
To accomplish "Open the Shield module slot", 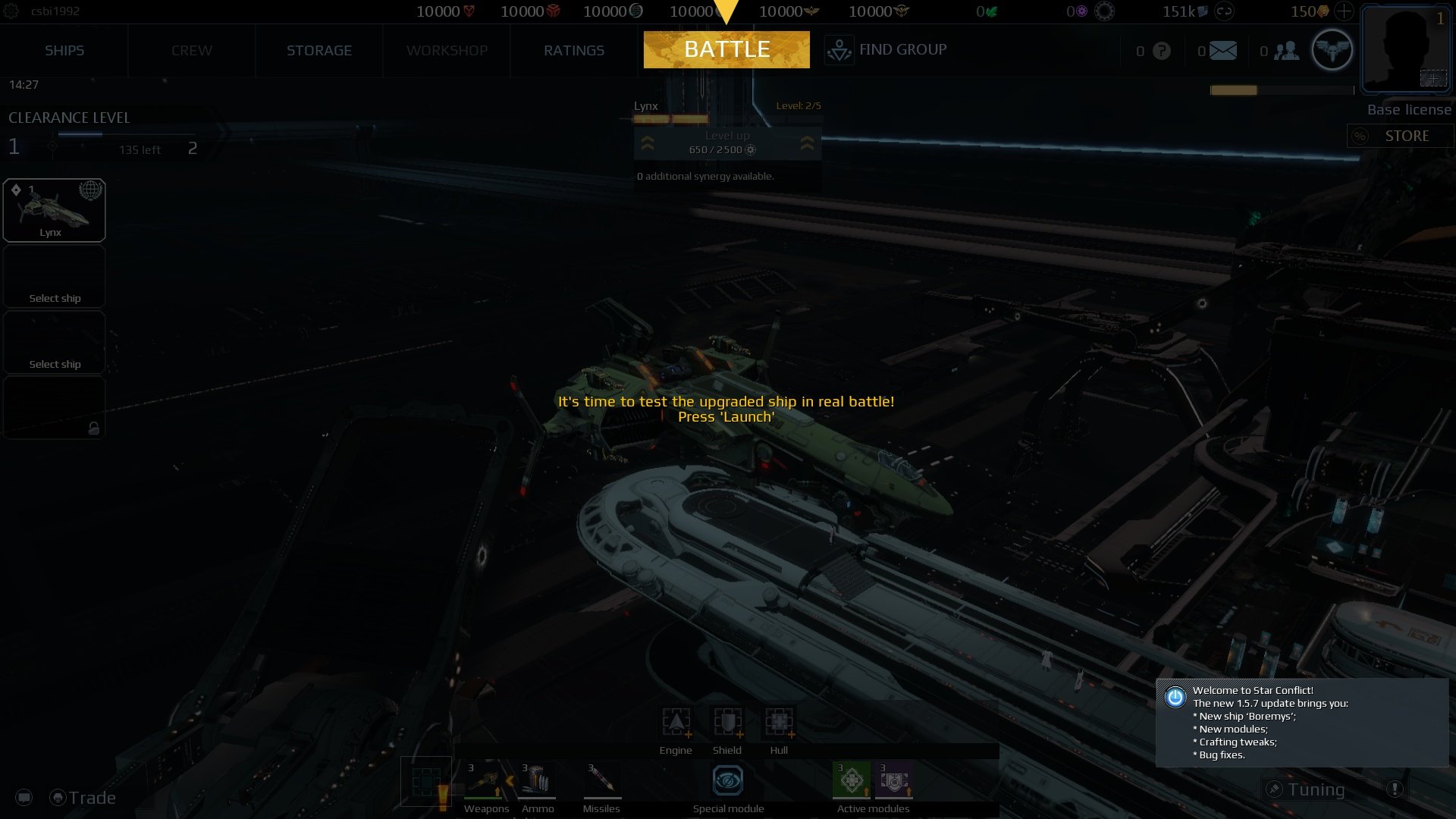I will [x=726, y=722].
